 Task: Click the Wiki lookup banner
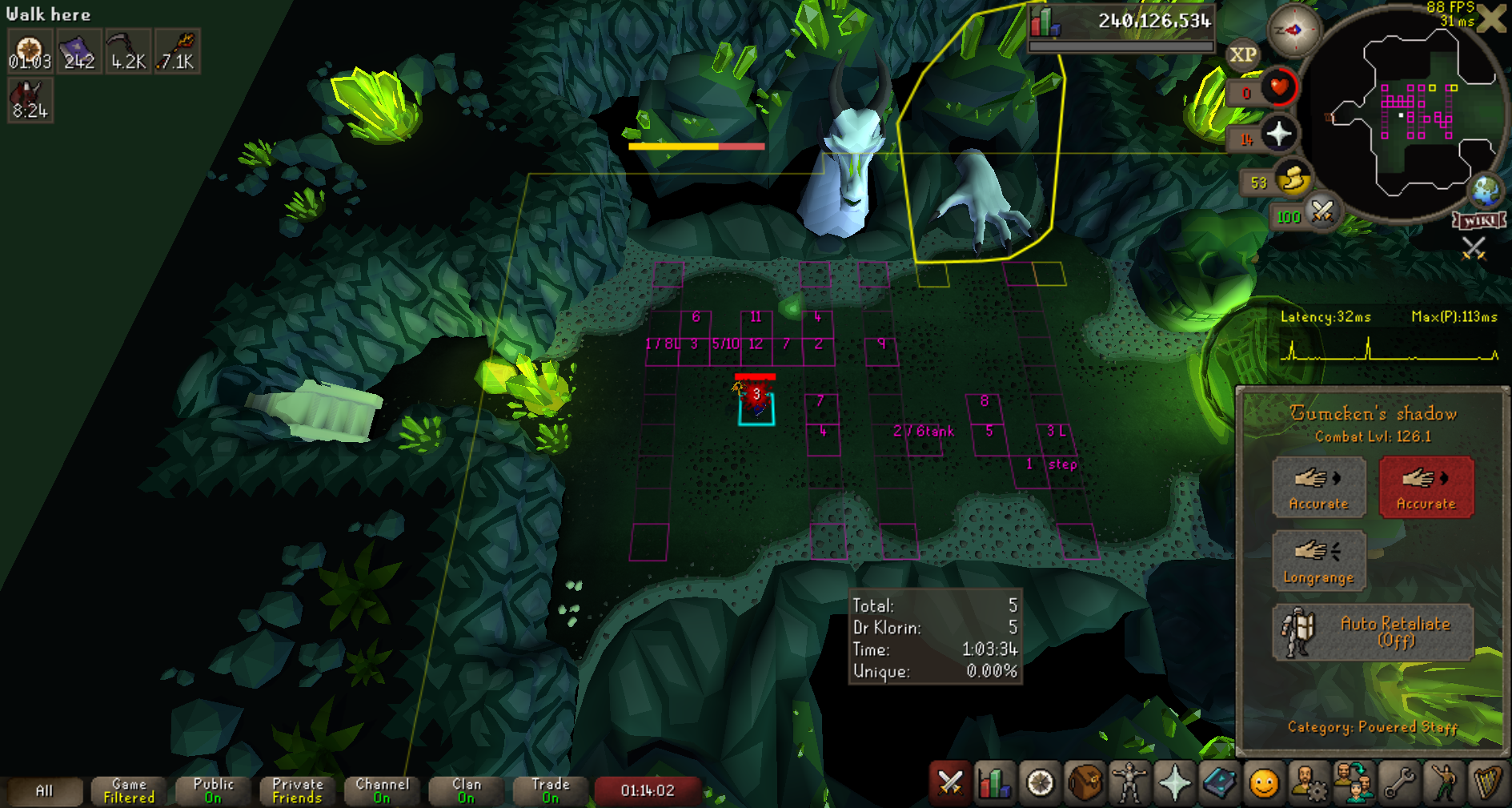pos(1479,220)
